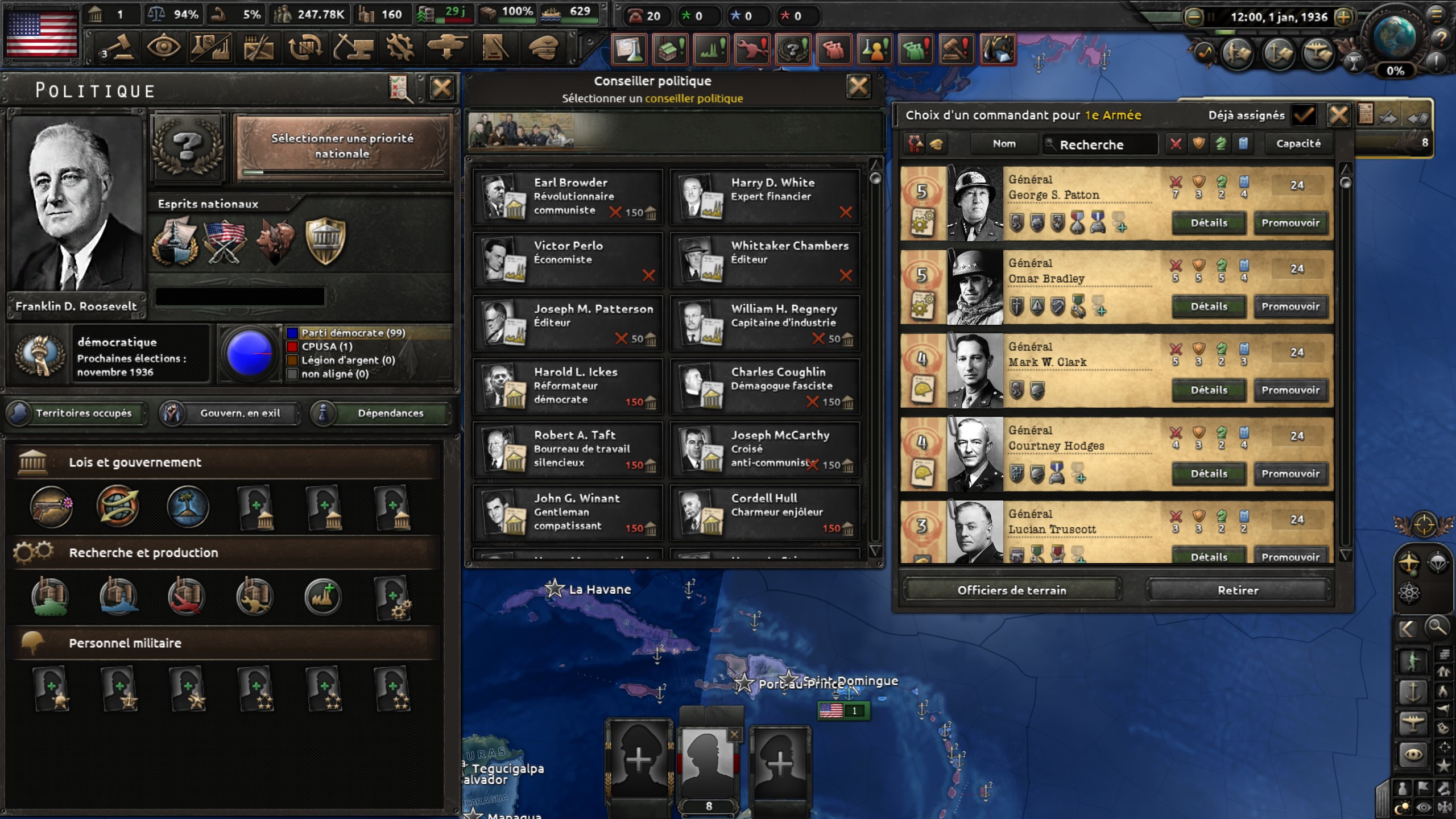
Task: Select advisor Robert A. Taft
Action: pos(568,449)
